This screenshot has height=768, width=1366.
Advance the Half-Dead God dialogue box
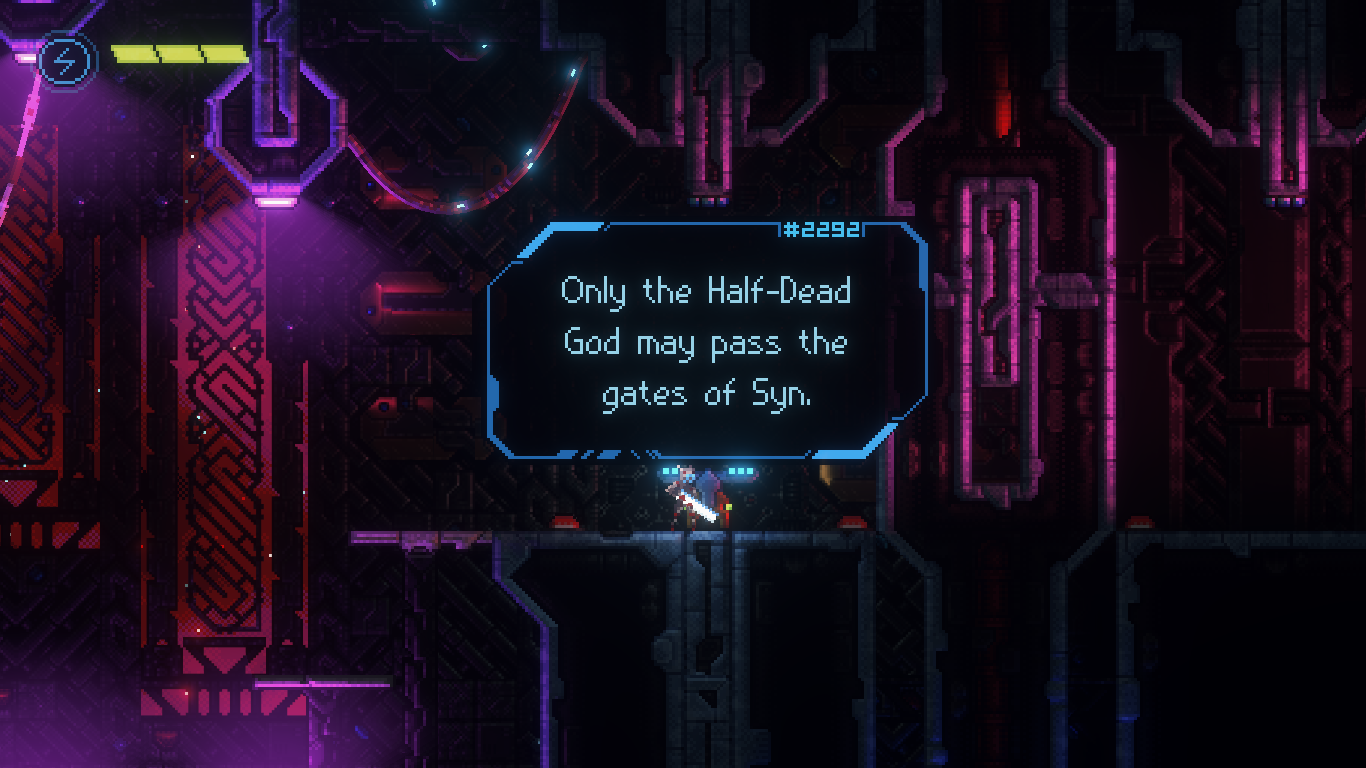click(706, 342)
